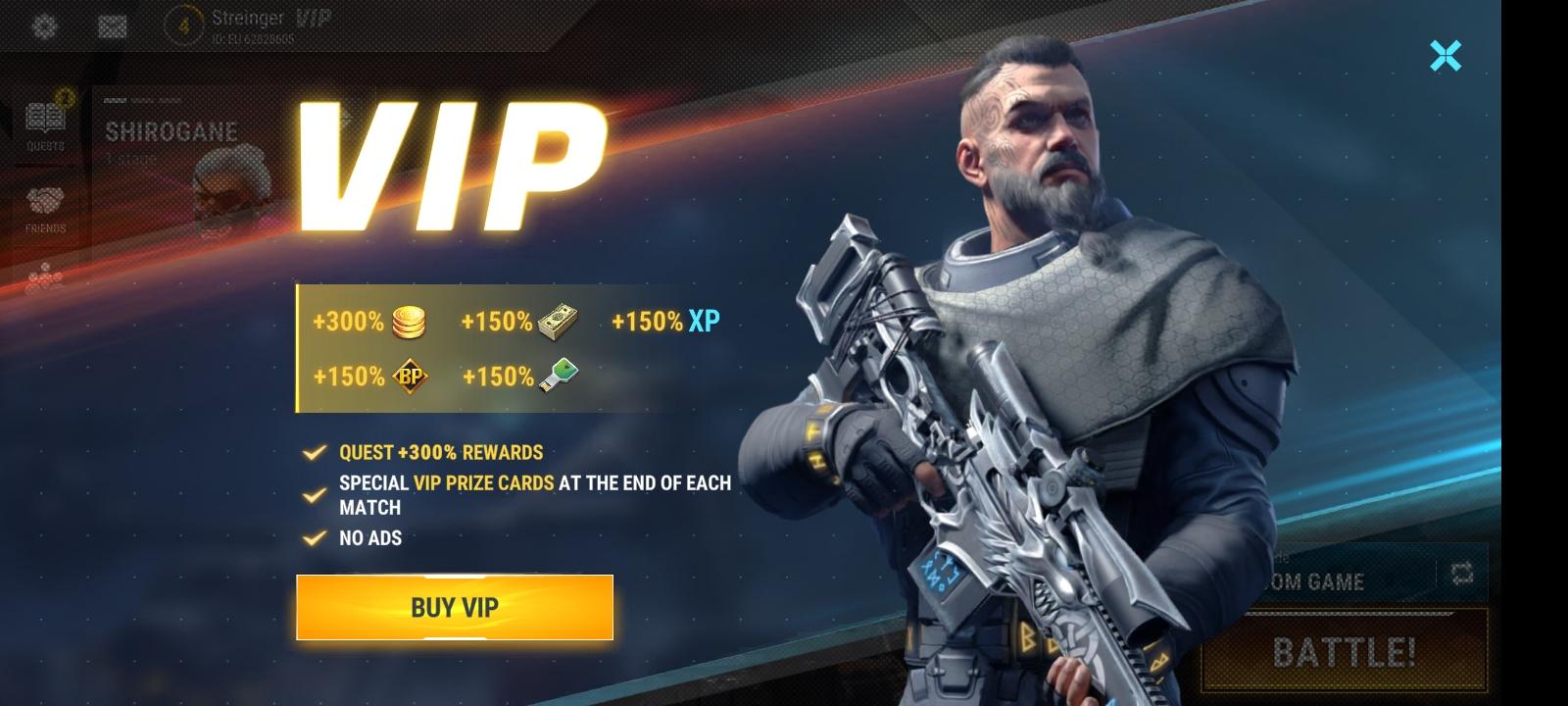This screenshot has height=706, width=1568.
Task: Click the green keycard bonus icon
Action: [x=558, y=374]
